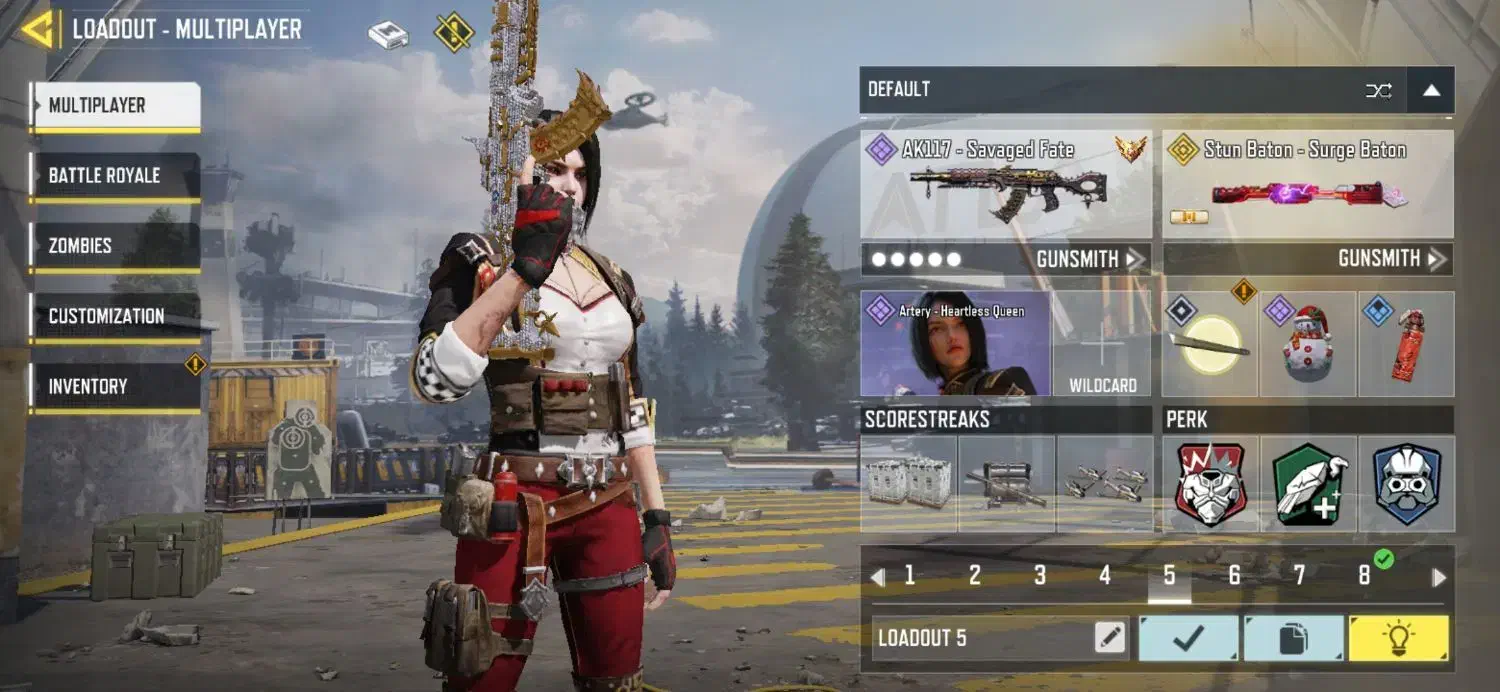Open the green feather perk slot
The width and height of the screenshot is (1500, 692).
point(1308,483)
